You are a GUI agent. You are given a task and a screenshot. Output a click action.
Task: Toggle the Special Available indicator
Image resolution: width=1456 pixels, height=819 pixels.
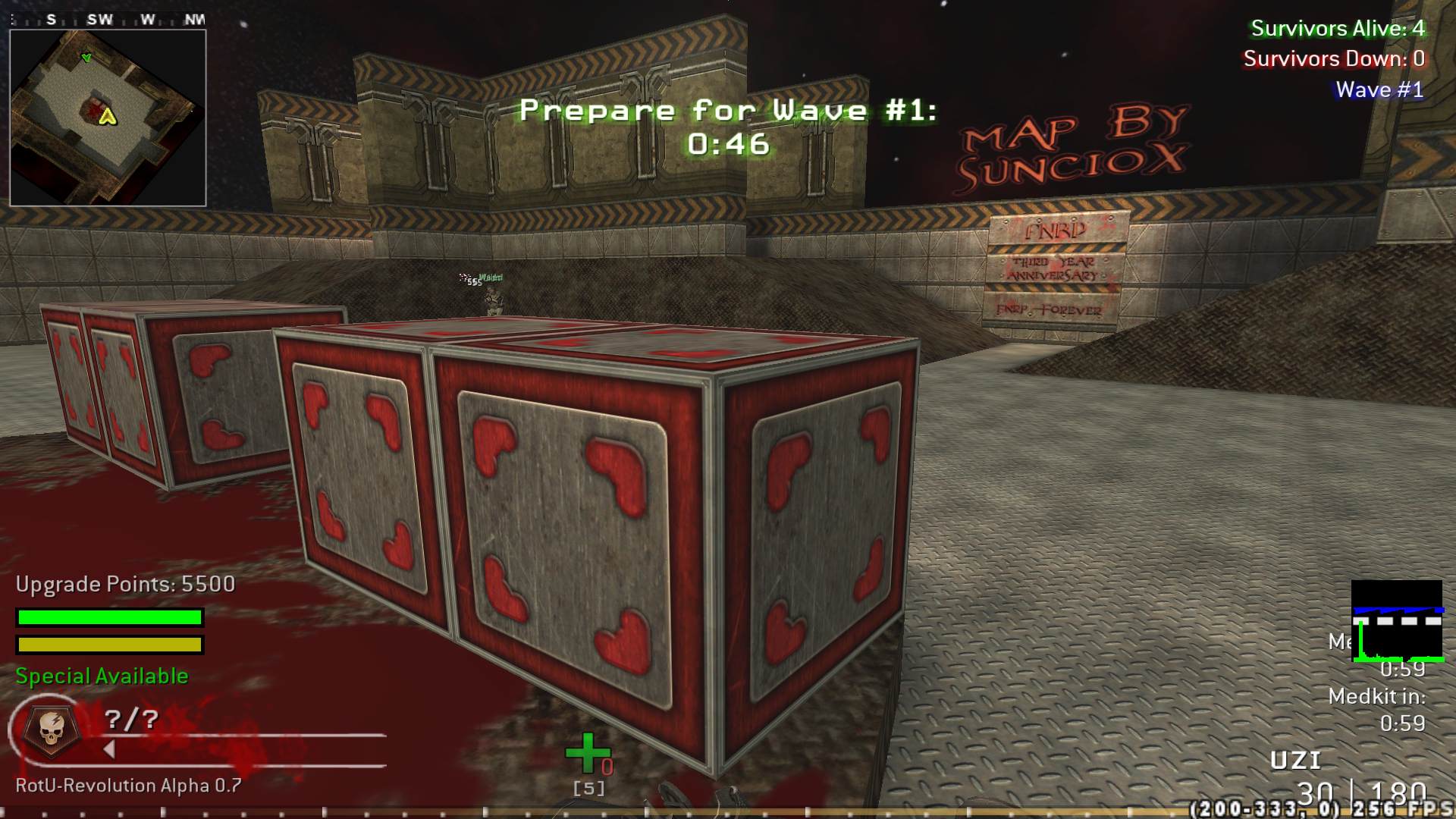[x=102, y=675]
